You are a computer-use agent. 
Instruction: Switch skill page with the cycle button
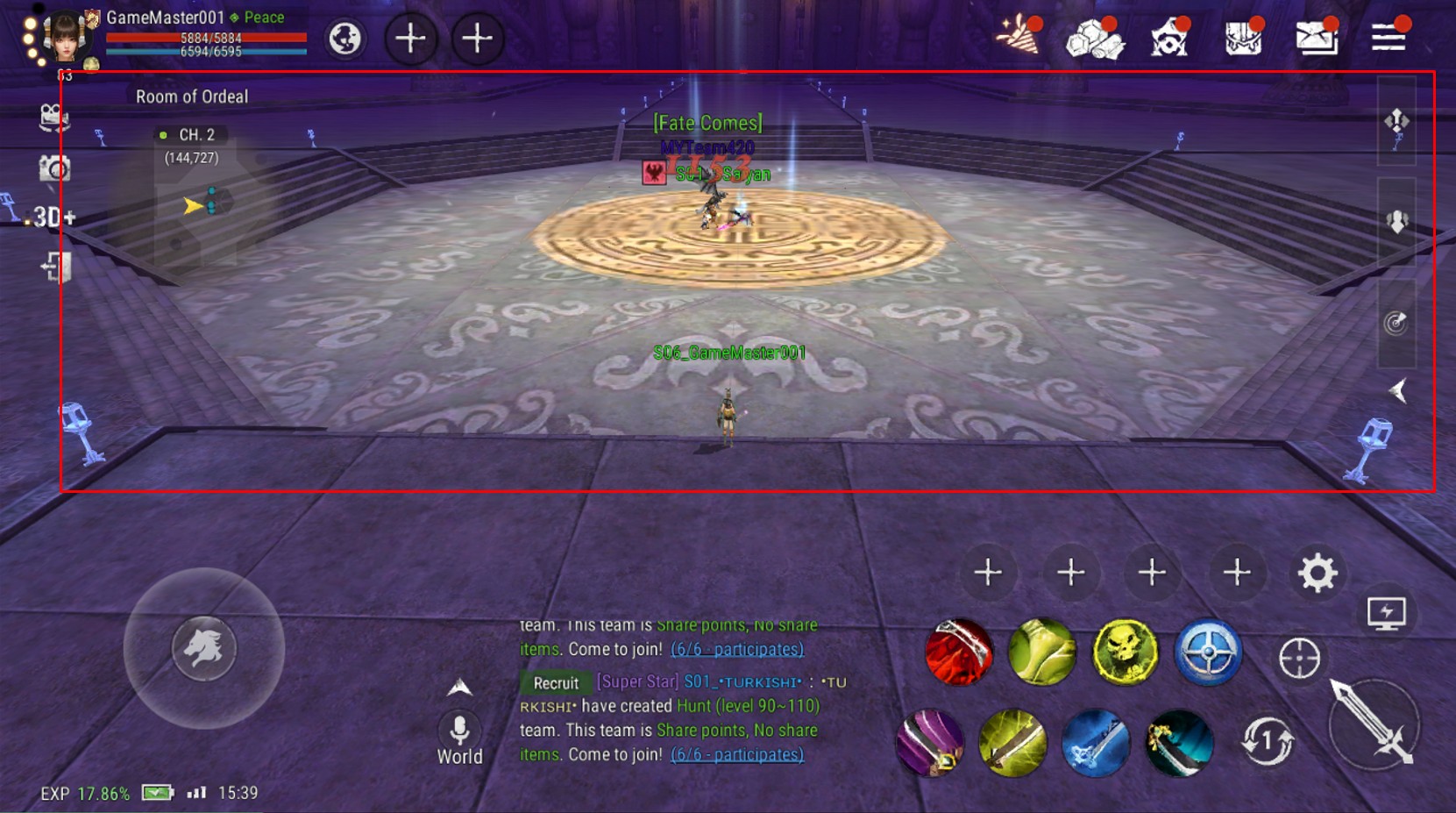point(1267,742)
